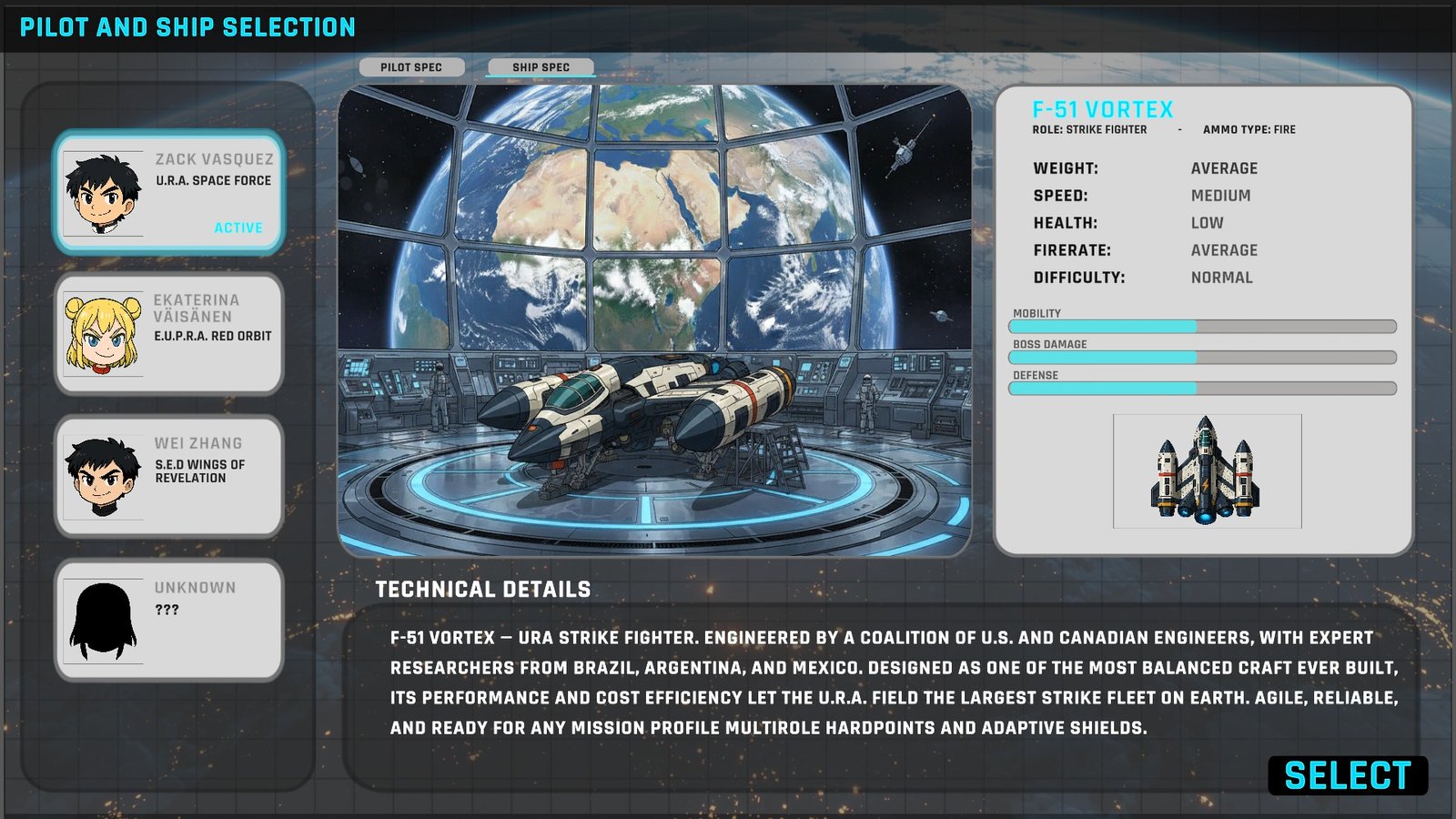Choose pilot Ekaterina Väisänen

pyautogui.click(x=169, y=334)
